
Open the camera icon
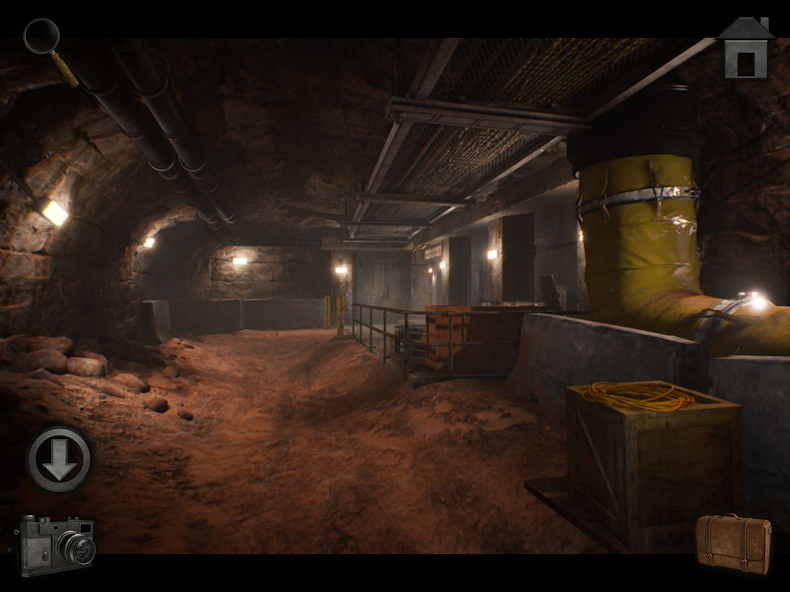point(57,544)
